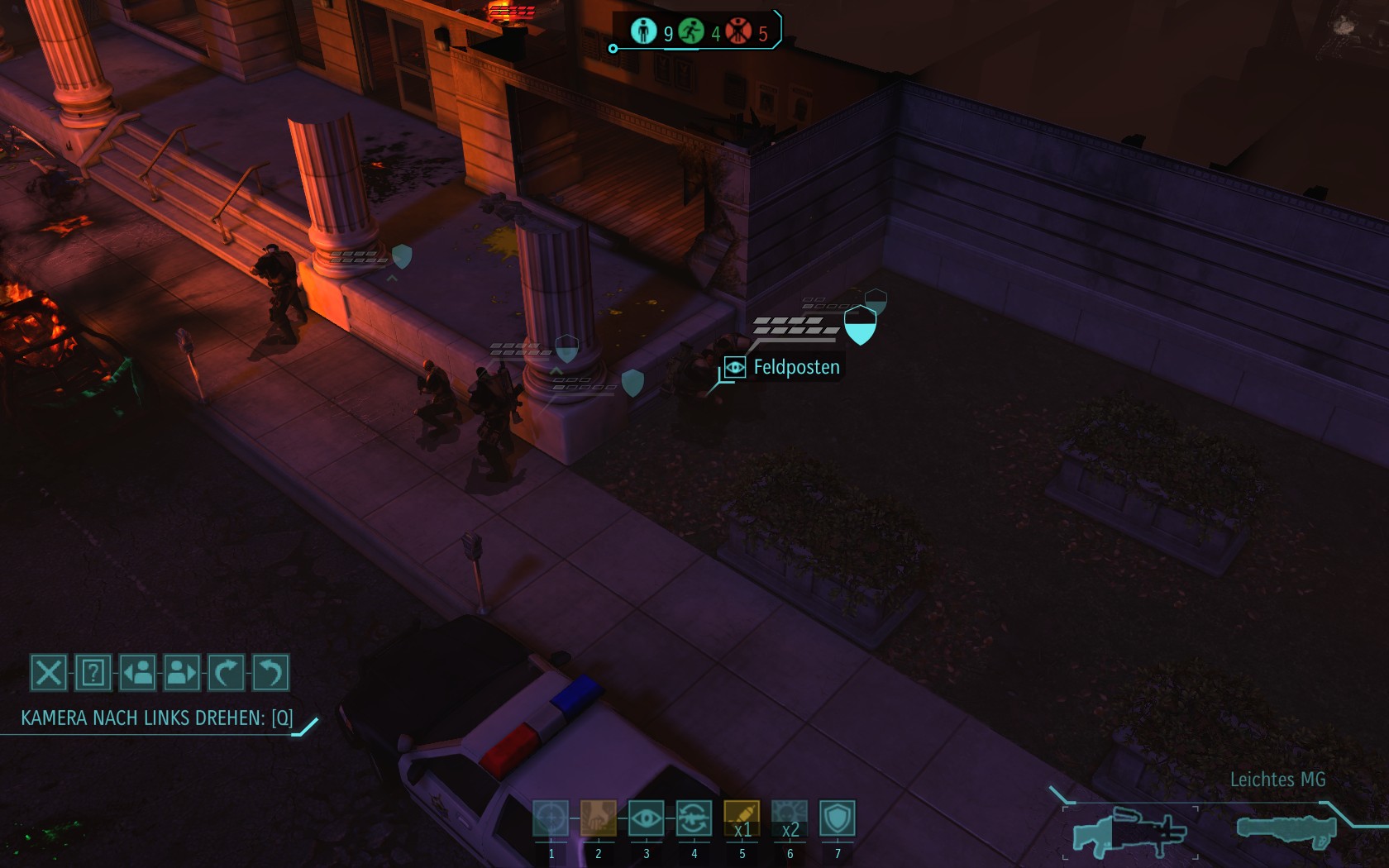
Task: Activate the Feldposten eye ability
Action: pos(647,818)
